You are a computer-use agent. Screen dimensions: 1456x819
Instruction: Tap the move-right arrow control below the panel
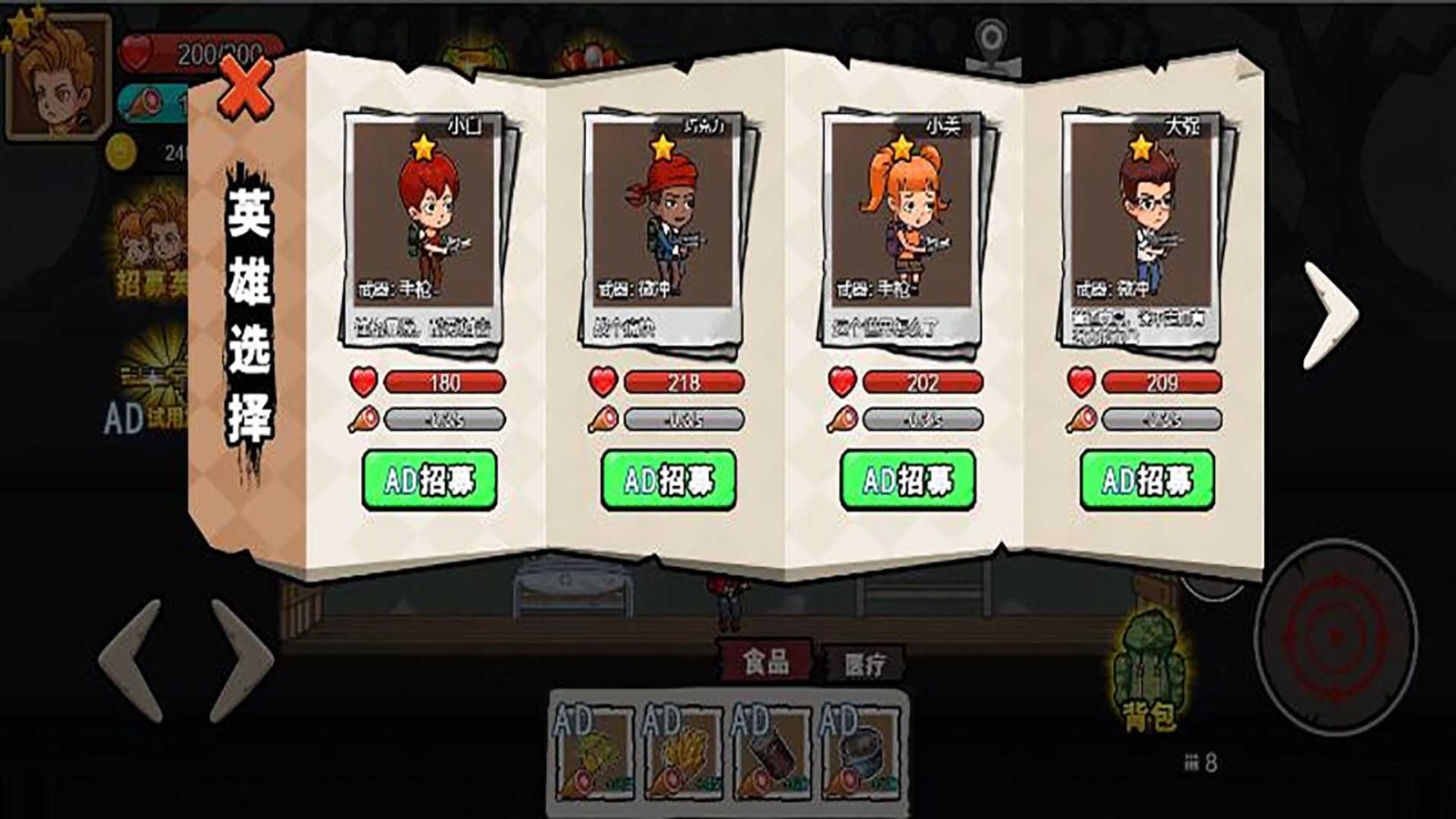pos(241,661)
